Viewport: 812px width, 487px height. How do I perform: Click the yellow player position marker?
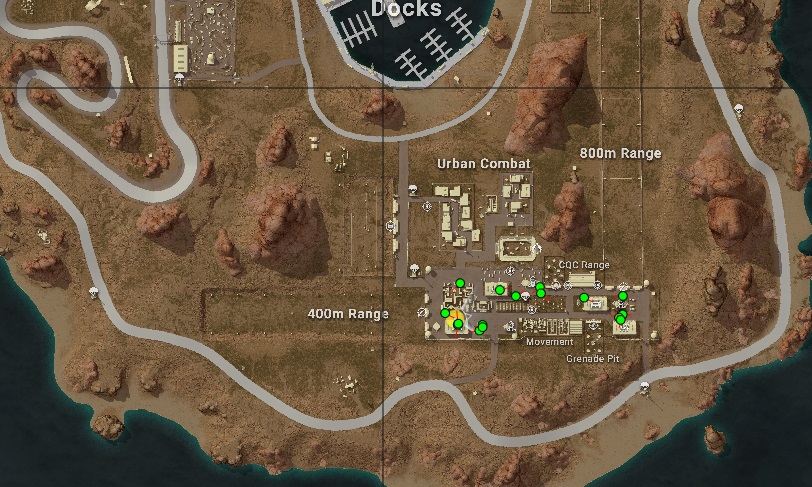click(454, 318)
